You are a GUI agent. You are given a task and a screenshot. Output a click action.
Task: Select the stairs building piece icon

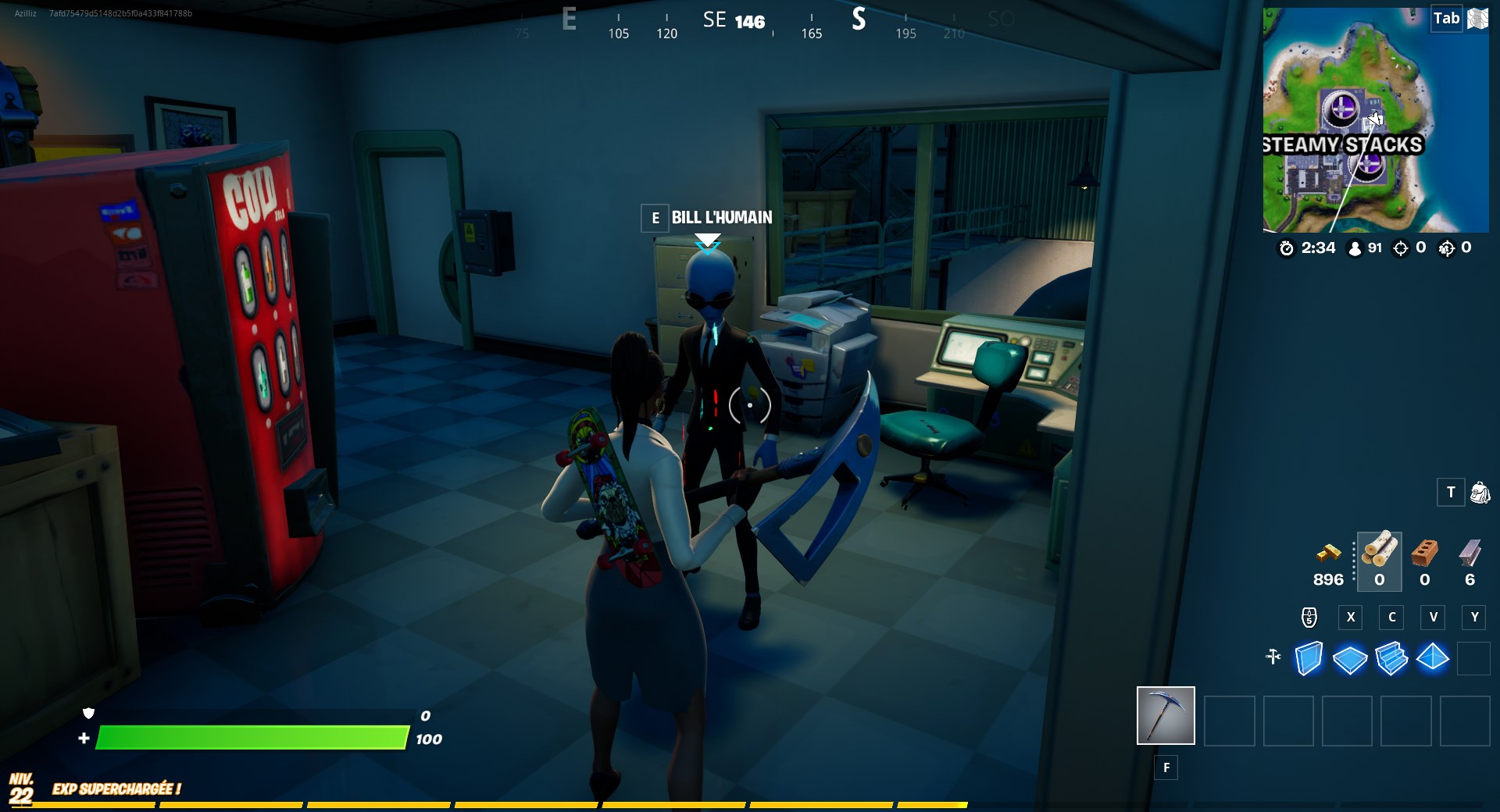tap(1392, 660)
